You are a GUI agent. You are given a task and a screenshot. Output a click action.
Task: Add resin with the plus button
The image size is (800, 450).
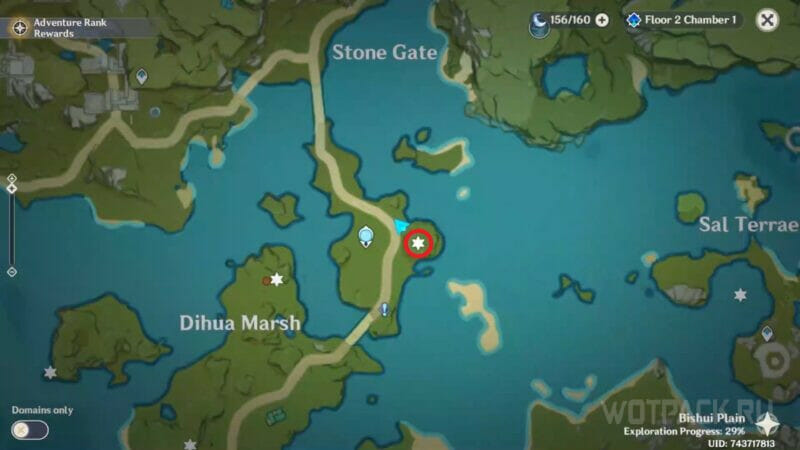[x=602, y=20]
